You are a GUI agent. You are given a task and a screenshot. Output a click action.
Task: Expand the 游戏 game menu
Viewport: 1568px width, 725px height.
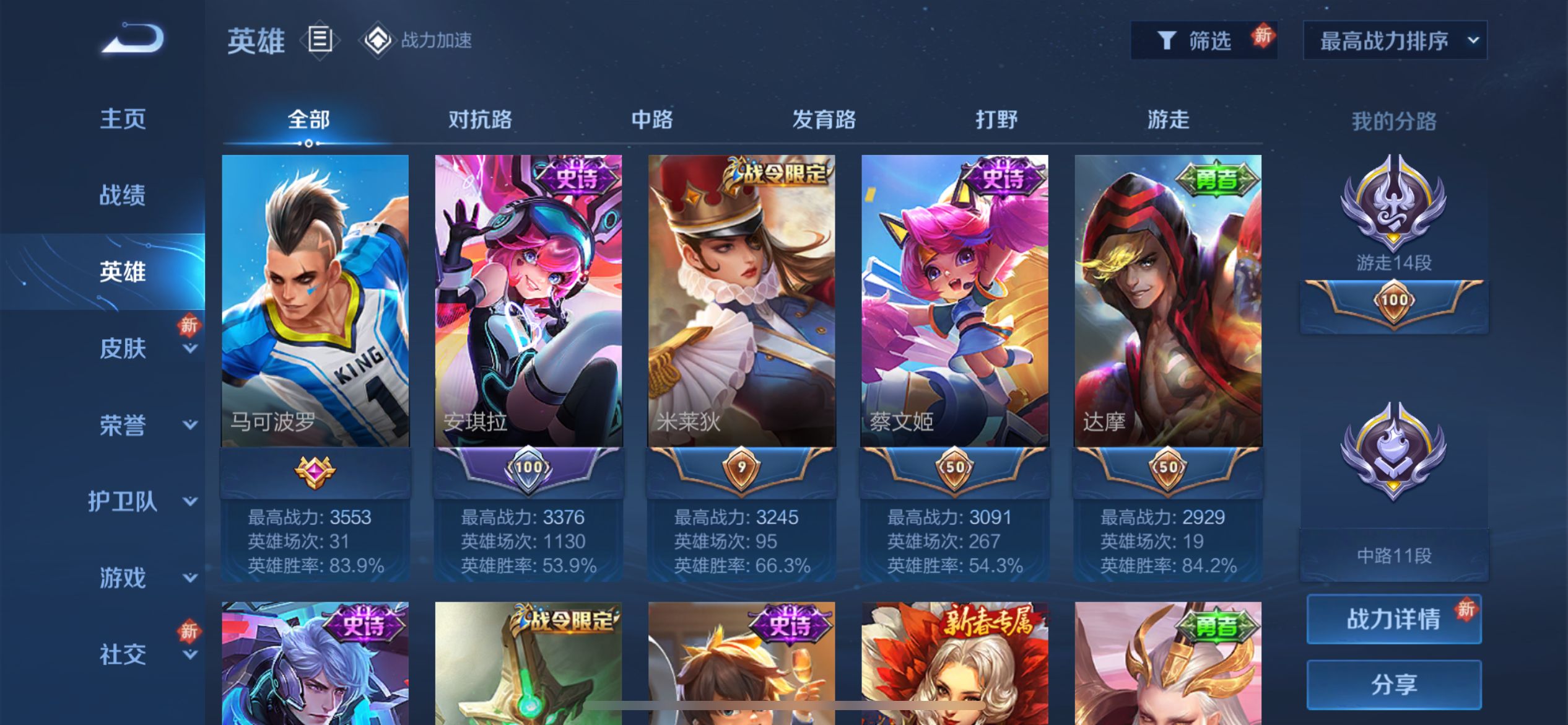point(123,578)
